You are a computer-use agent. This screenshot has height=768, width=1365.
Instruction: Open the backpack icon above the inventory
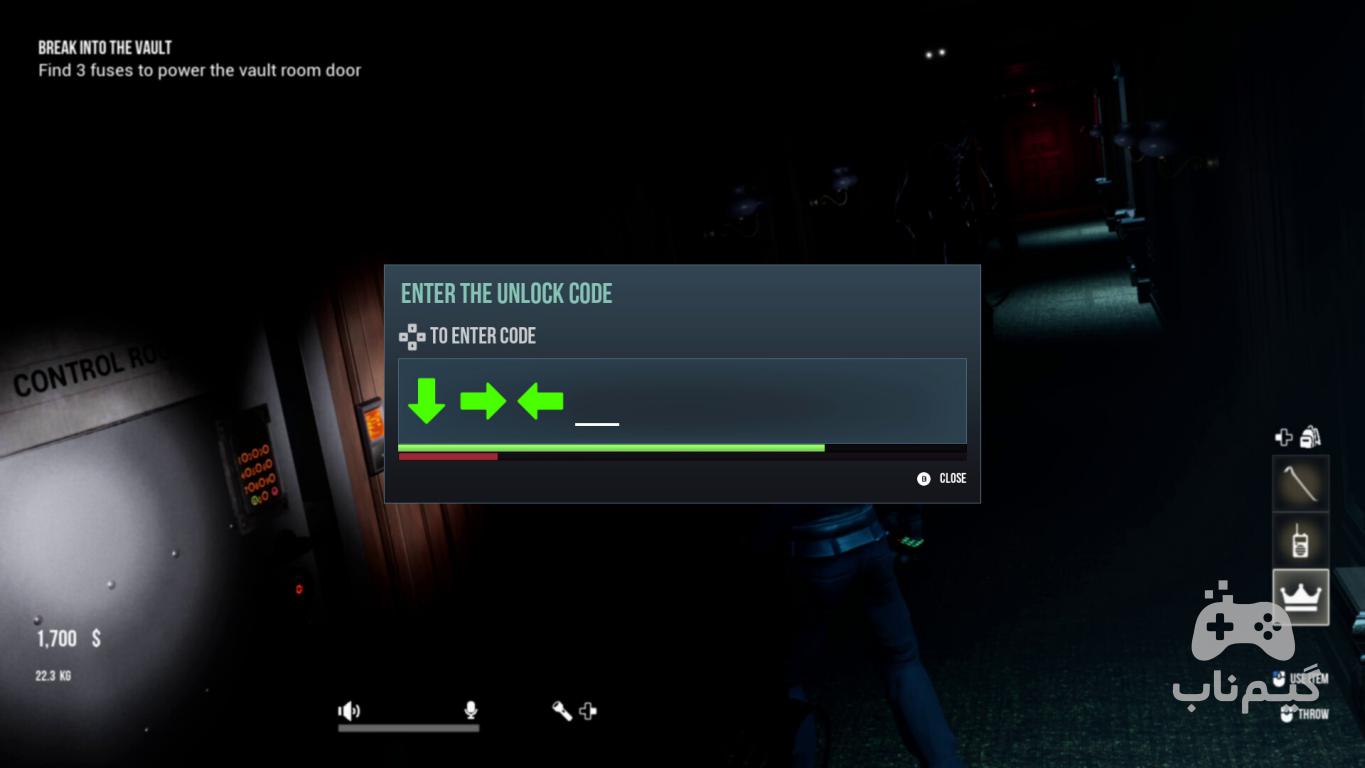[x=1311, y=437]
